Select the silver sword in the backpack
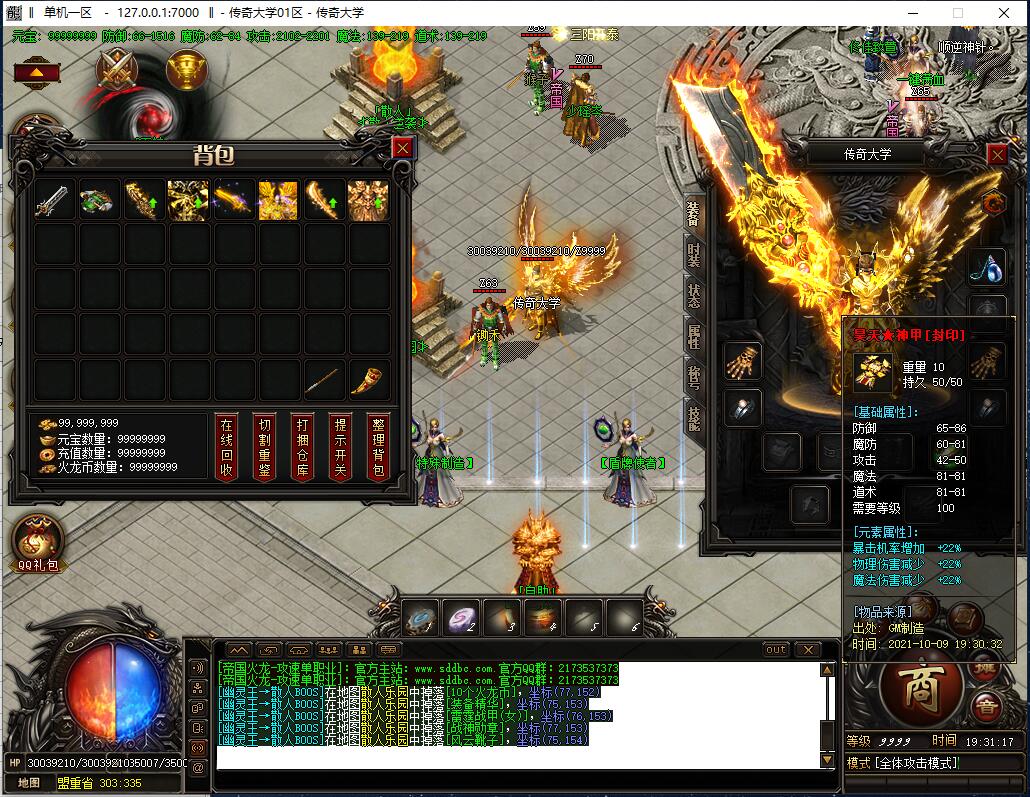This screenshot has height=797, width=1030. pos(55,201)
